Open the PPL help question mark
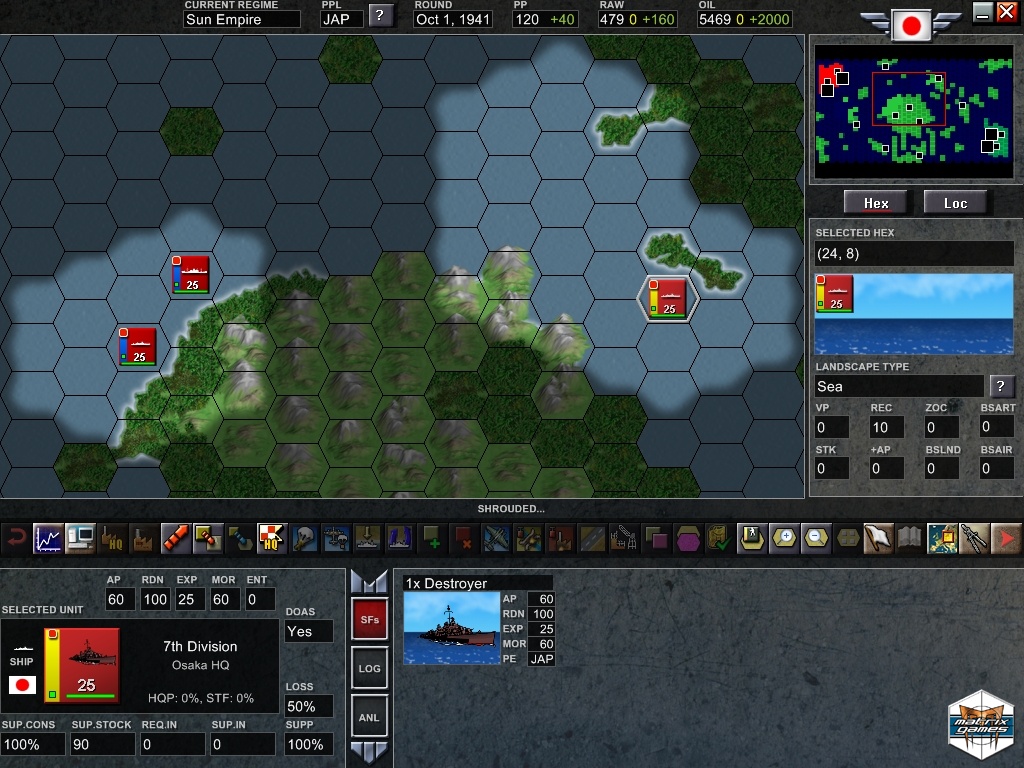Image resolution: width=1024 pixels, height=768 pixels. [x=380, y=15]
